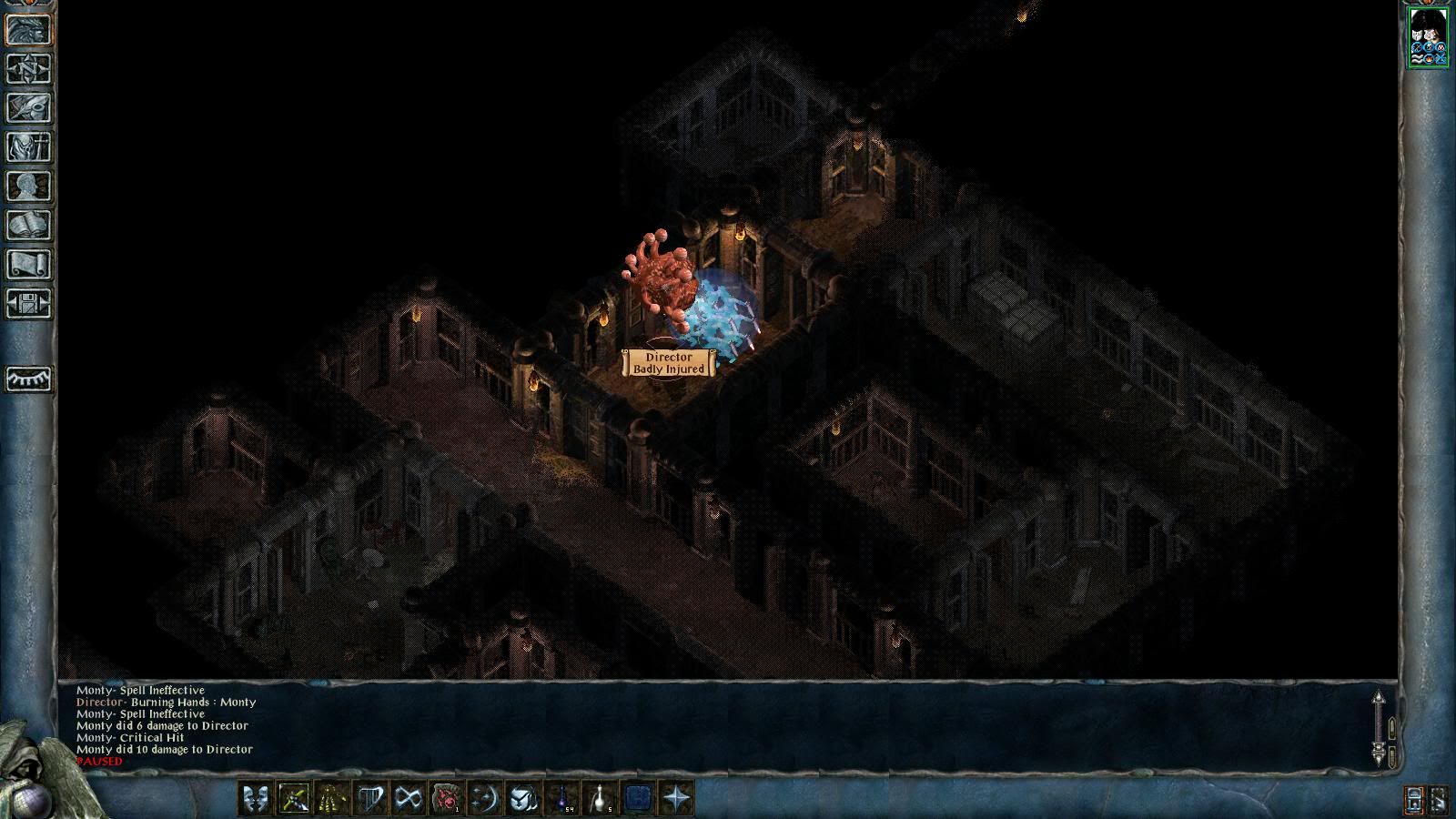
Task: Use the white flask quick item
Action: (x=601, y=799)
